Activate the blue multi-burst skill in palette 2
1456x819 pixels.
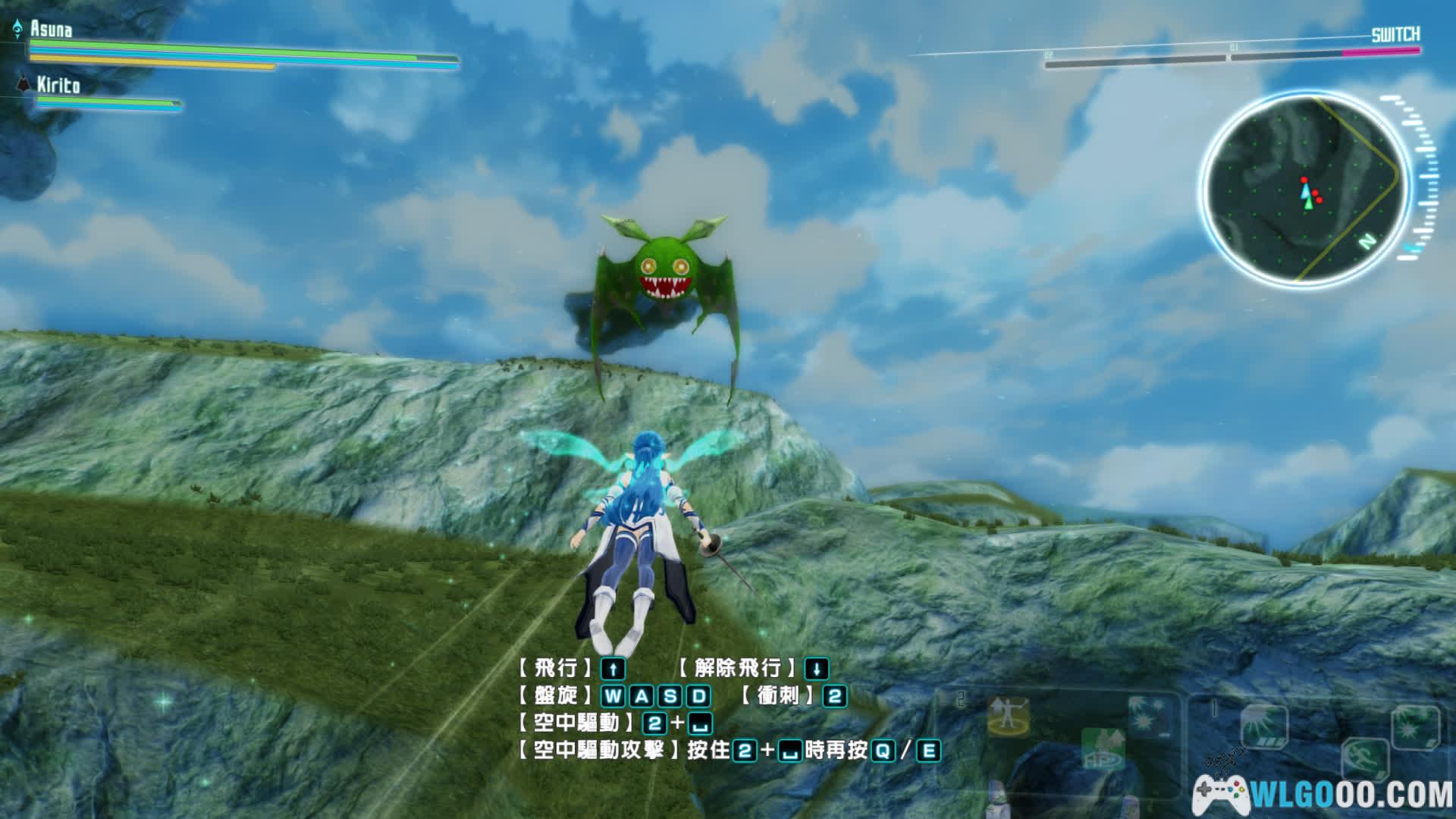(1149, 717)
